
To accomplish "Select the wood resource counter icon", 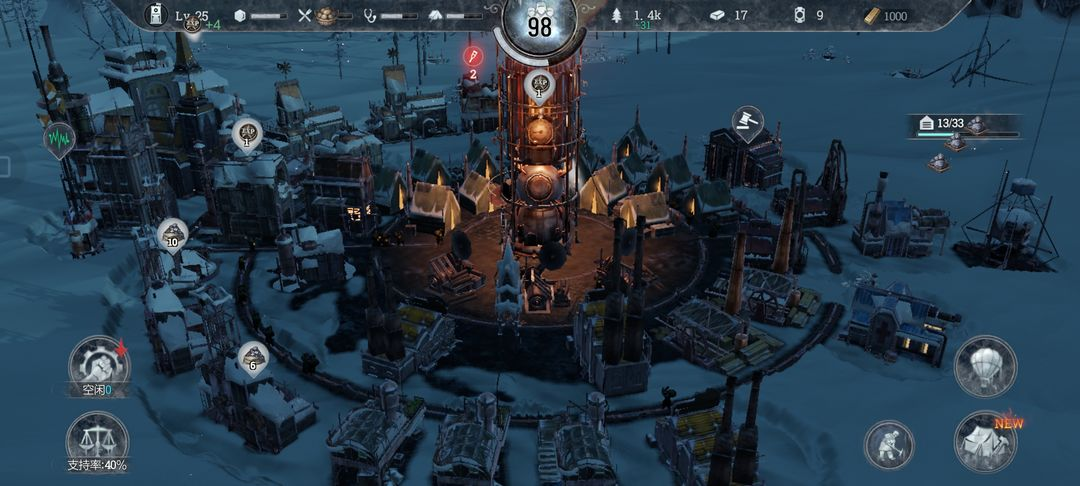I will pos(617,15).
